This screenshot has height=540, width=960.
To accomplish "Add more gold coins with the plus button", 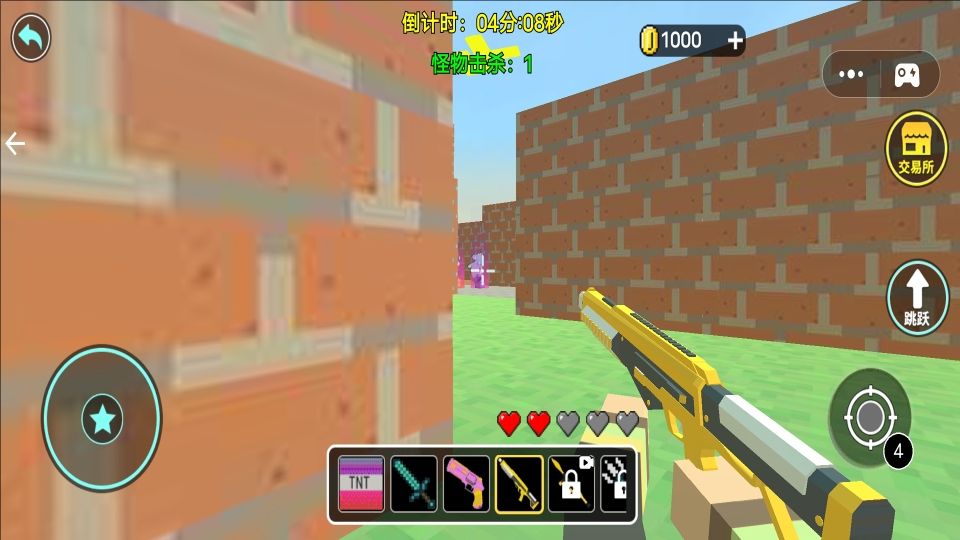I will 735,40.
